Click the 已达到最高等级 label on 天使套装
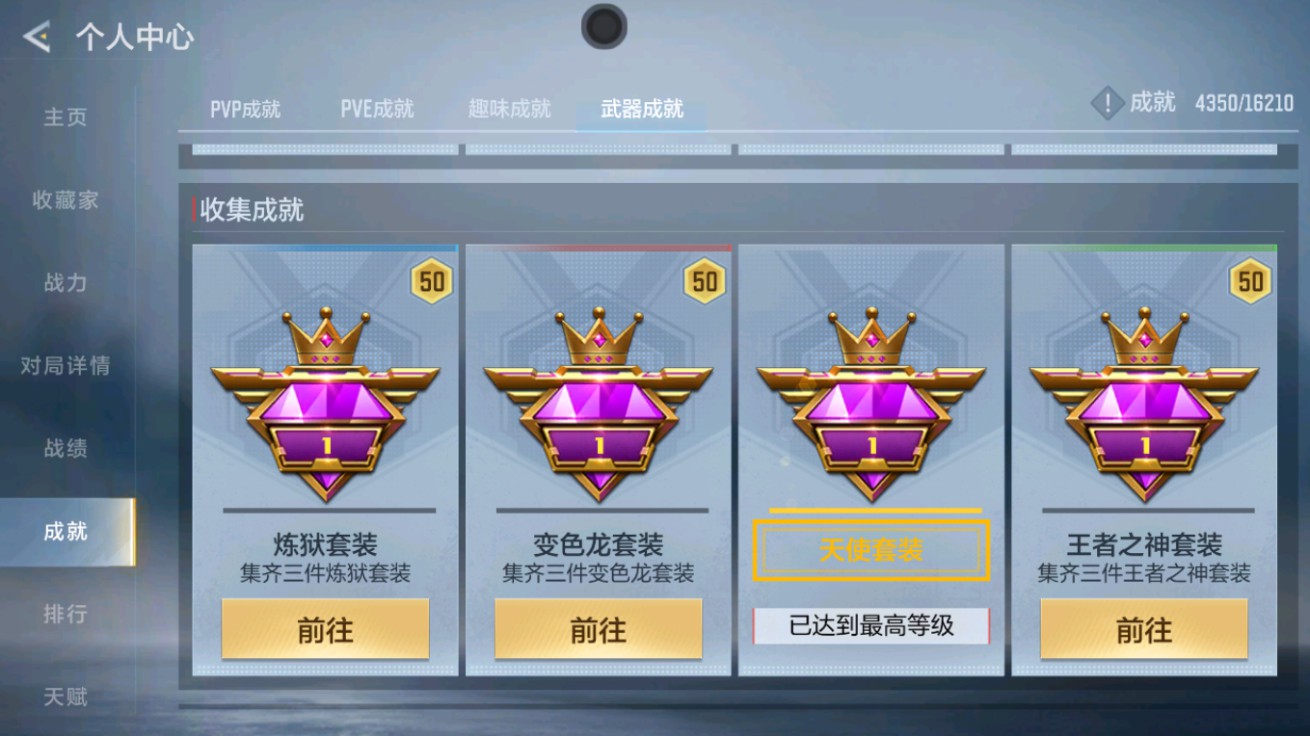Screen dimensions: 1310x736 pyautogui.click(x=870, y=624)
